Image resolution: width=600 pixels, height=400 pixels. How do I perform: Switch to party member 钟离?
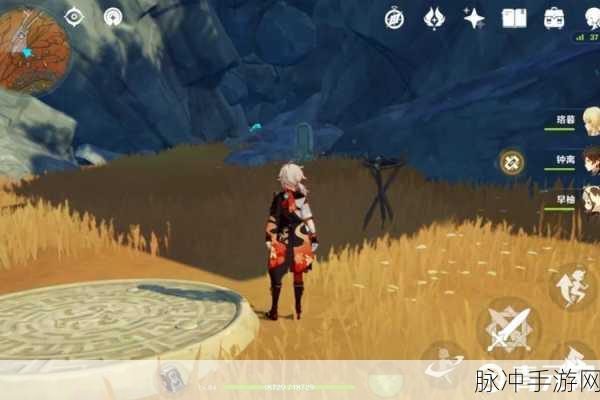(568, 160)
